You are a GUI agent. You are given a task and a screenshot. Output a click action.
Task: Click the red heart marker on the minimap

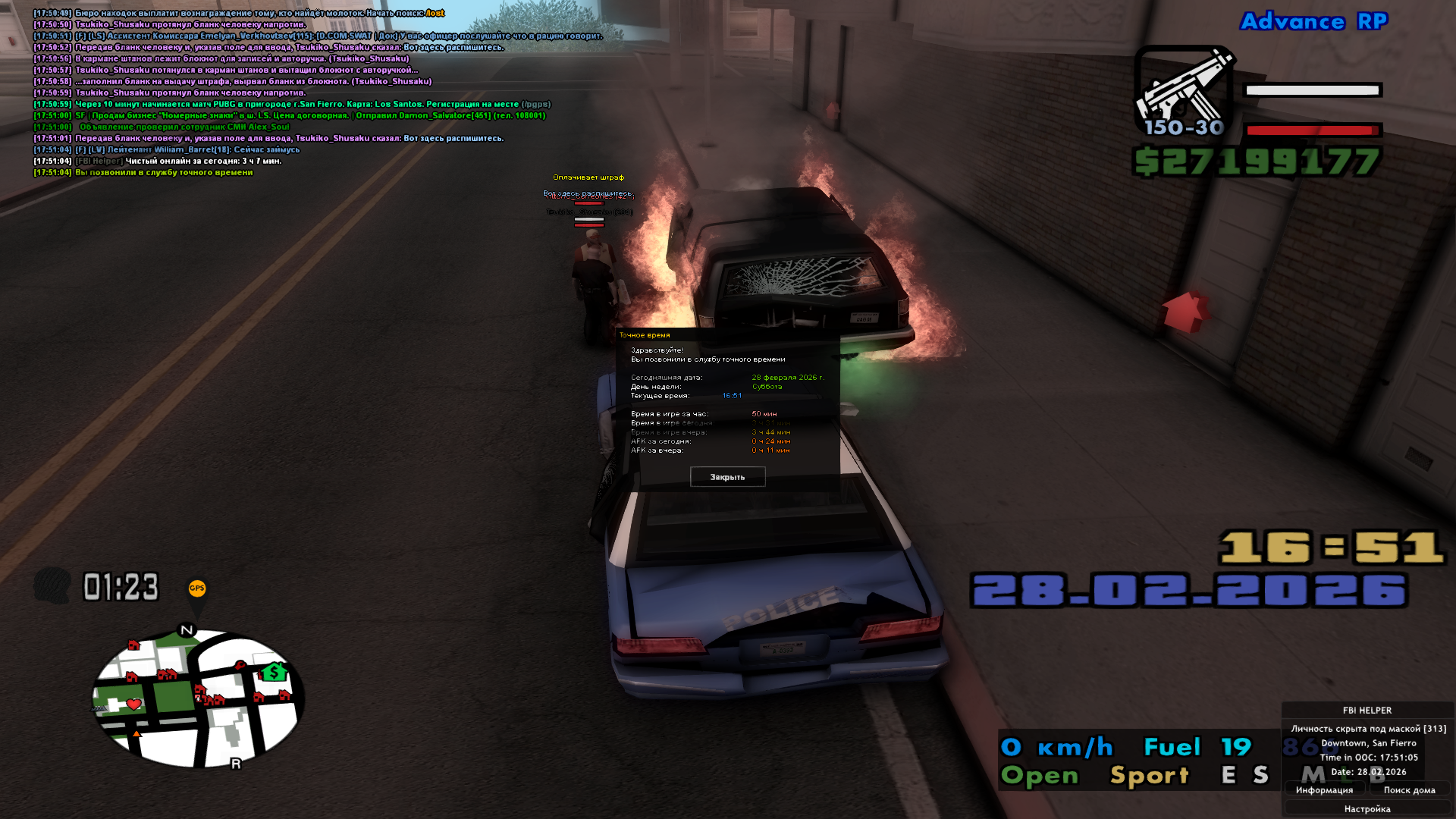tap(134, 704)
